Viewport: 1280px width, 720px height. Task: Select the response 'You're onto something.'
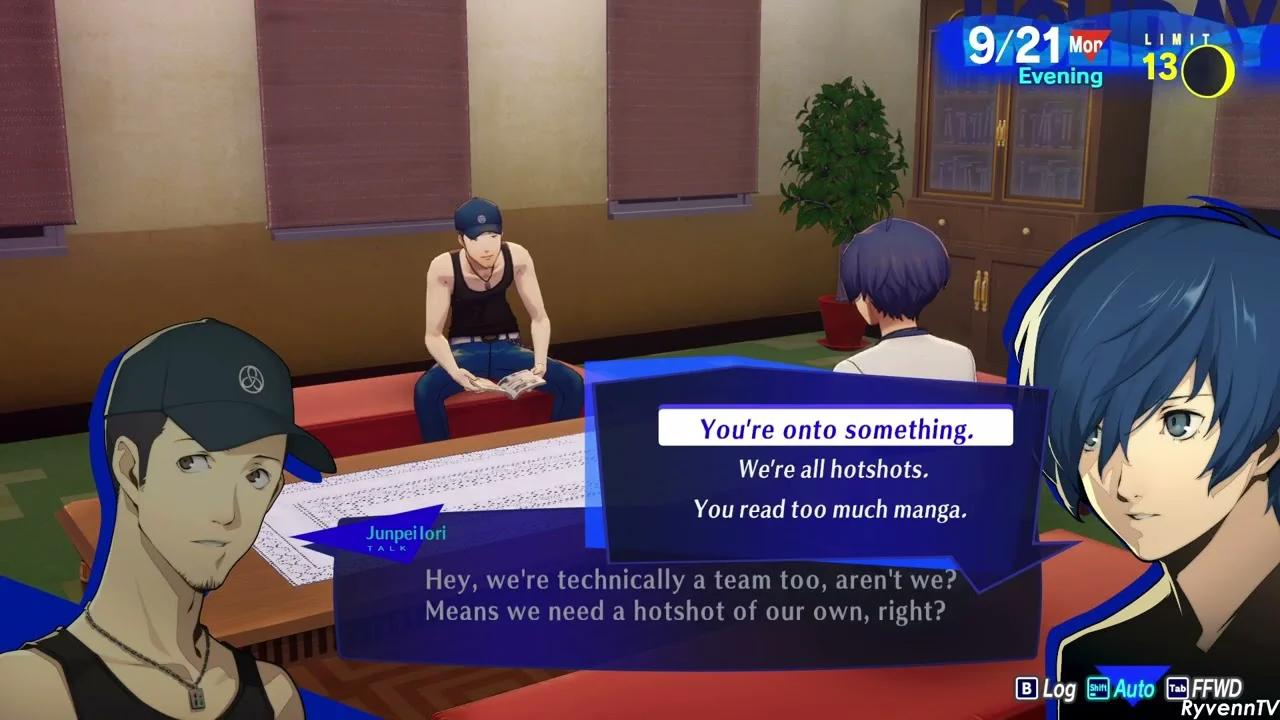834,428
